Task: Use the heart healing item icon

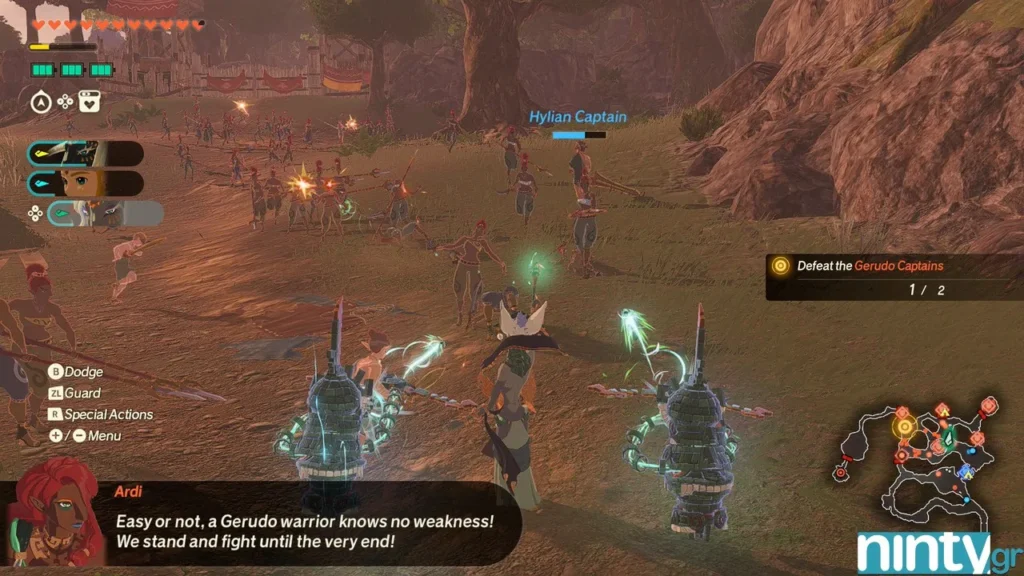Action: (90, 101)
